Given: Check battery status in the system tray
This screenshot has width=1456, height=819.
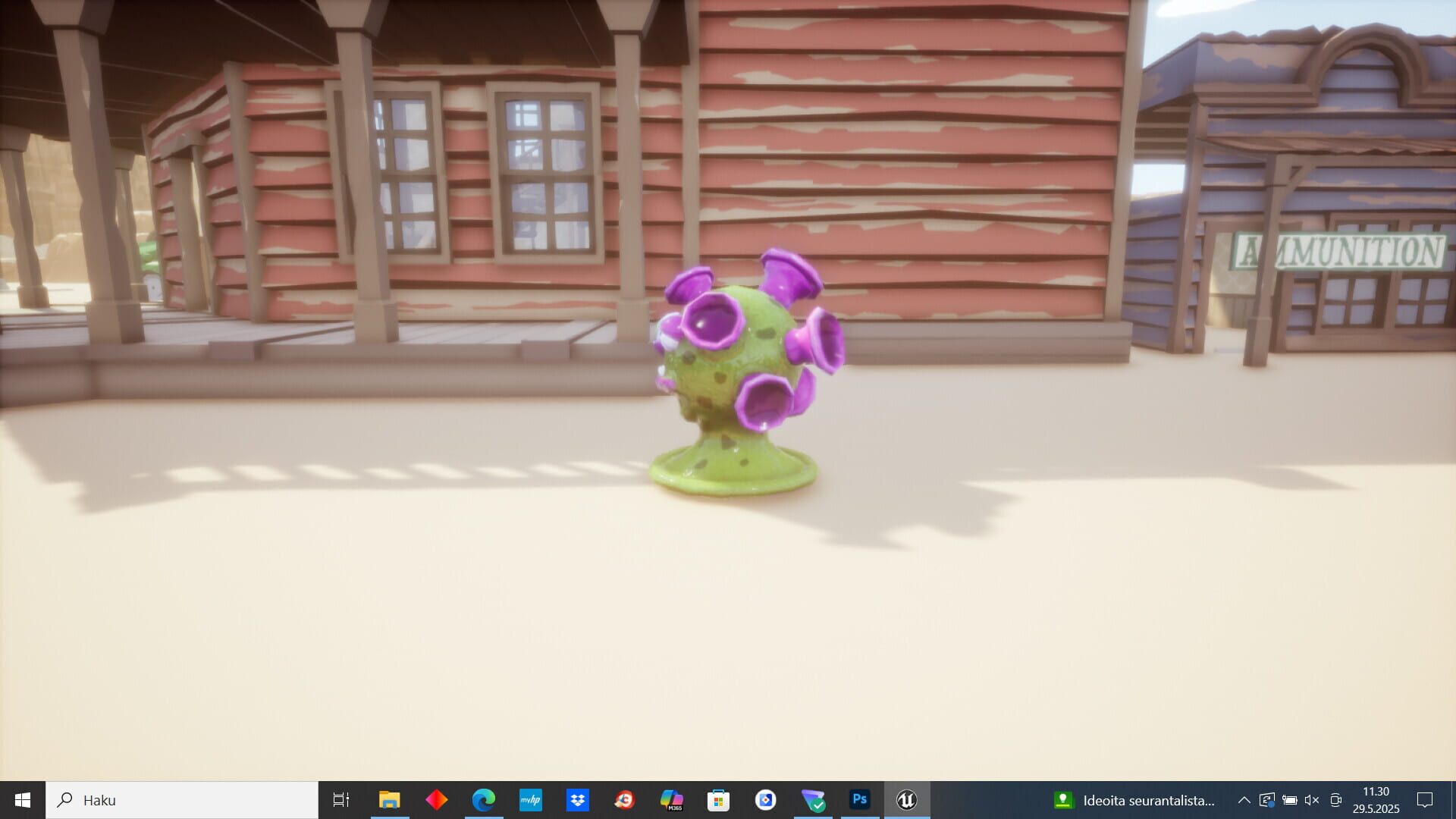Looking at the screenshot, I should [1290, 799].
